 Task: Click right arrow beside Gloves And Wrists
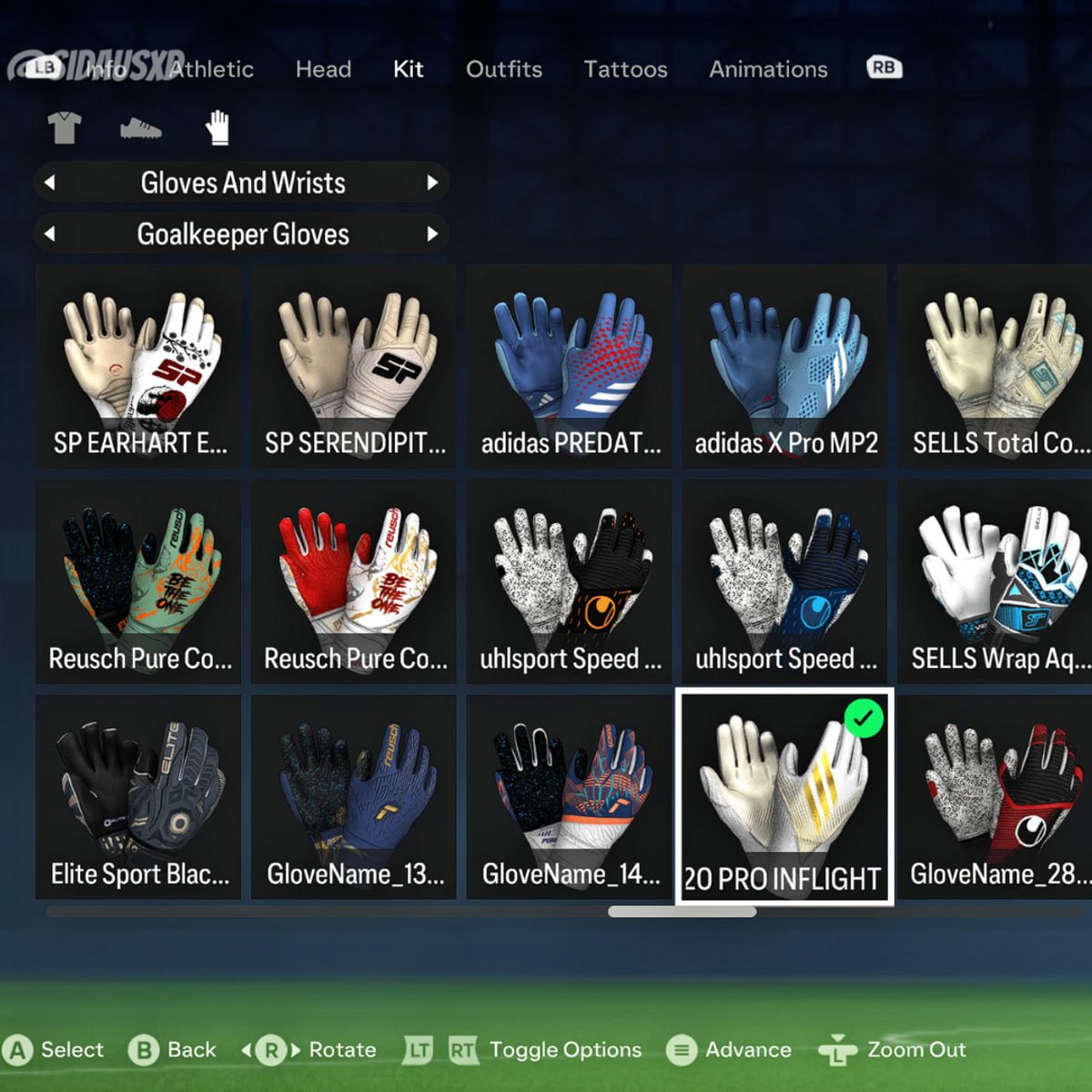coord(432,183)
